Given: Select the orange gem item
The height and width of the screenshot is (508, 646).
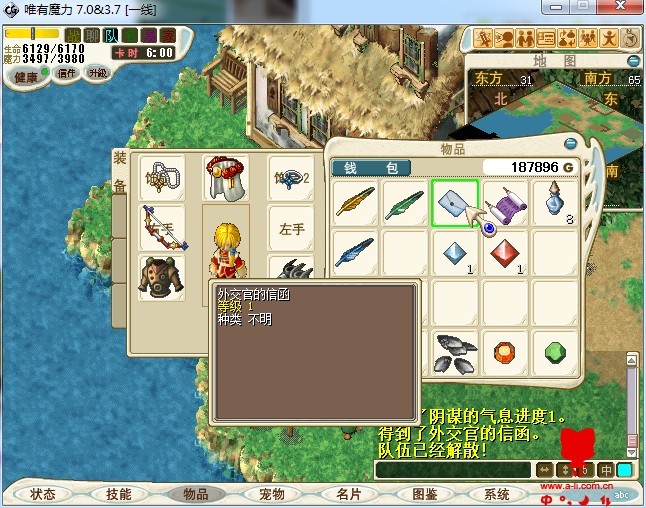Looking at the screenshot, I should point(505,352).
